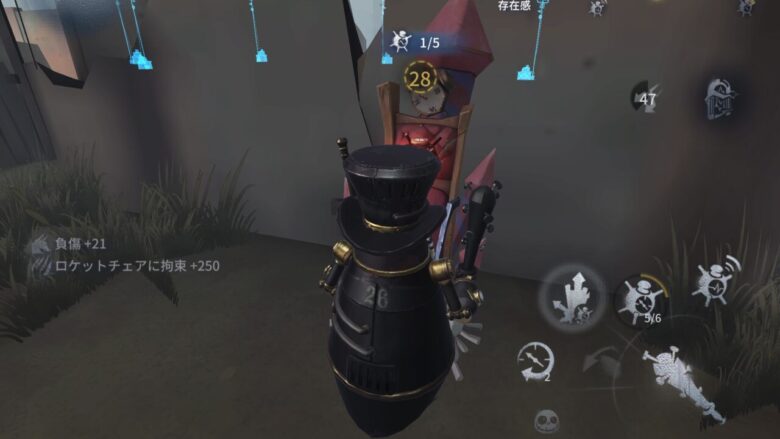Tap the skull icon at the bottom
The height and width of the screenshot is (439, 780).
point(546,421)
